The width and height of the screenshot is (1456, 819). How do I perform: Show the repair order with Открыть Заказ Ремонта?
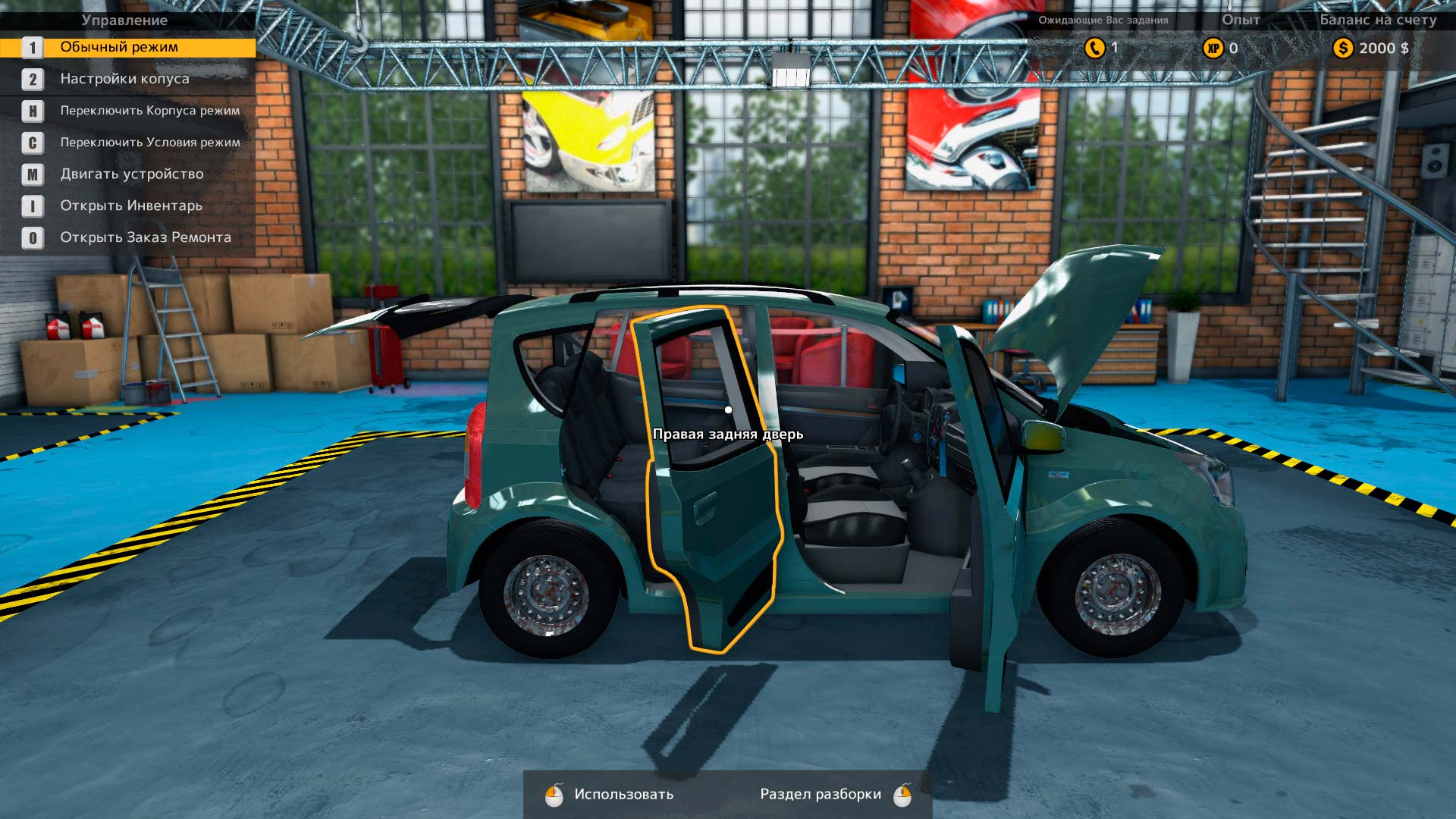[145, 238]
